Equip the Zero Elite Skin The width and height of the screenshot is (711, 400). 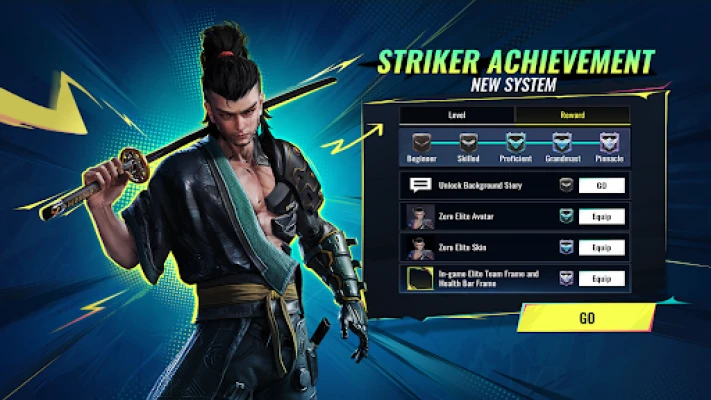[x=601, y=247]
